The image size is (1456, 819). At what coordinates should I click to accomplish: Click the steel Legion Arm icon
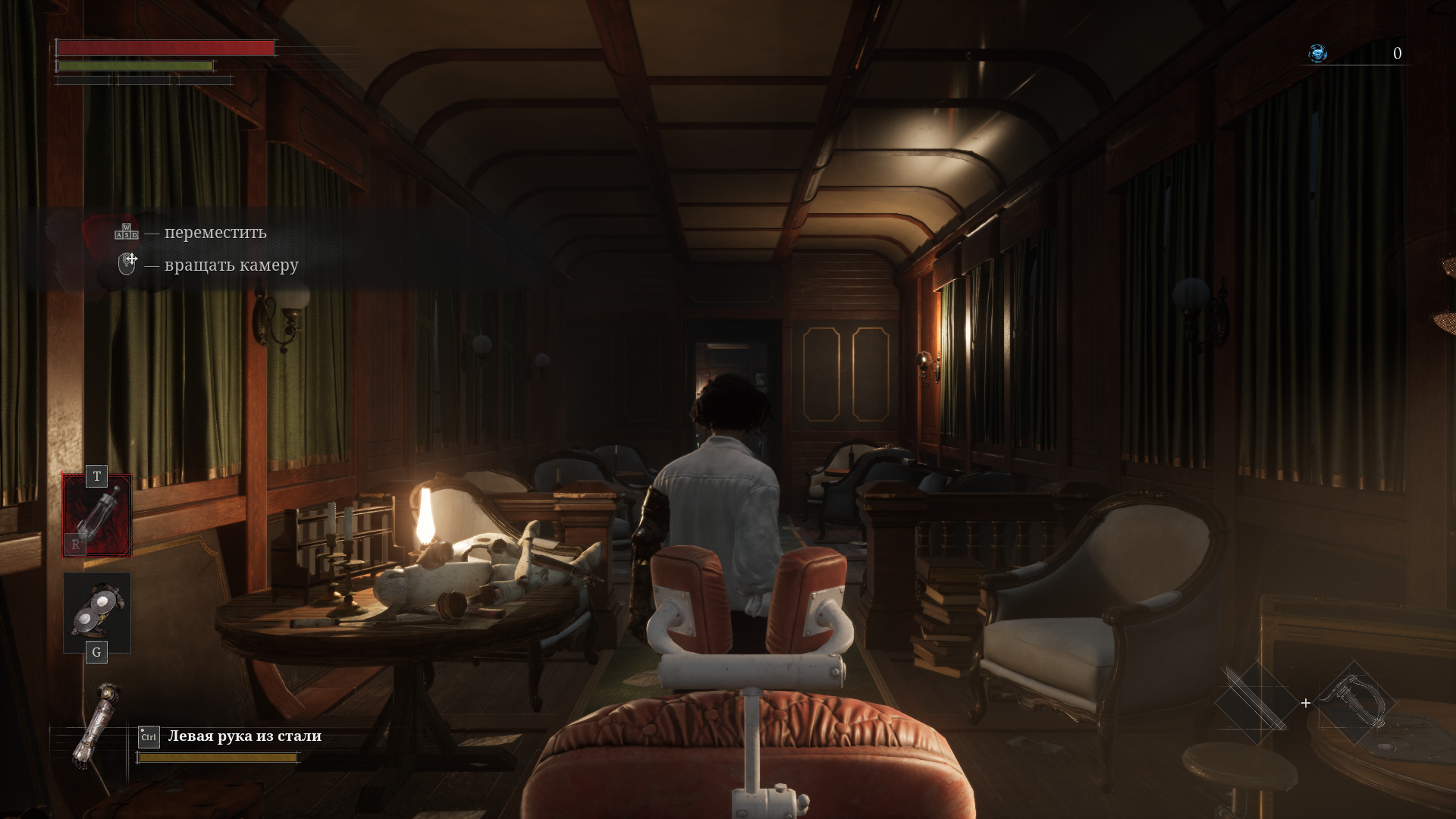(x=96, y=726)
